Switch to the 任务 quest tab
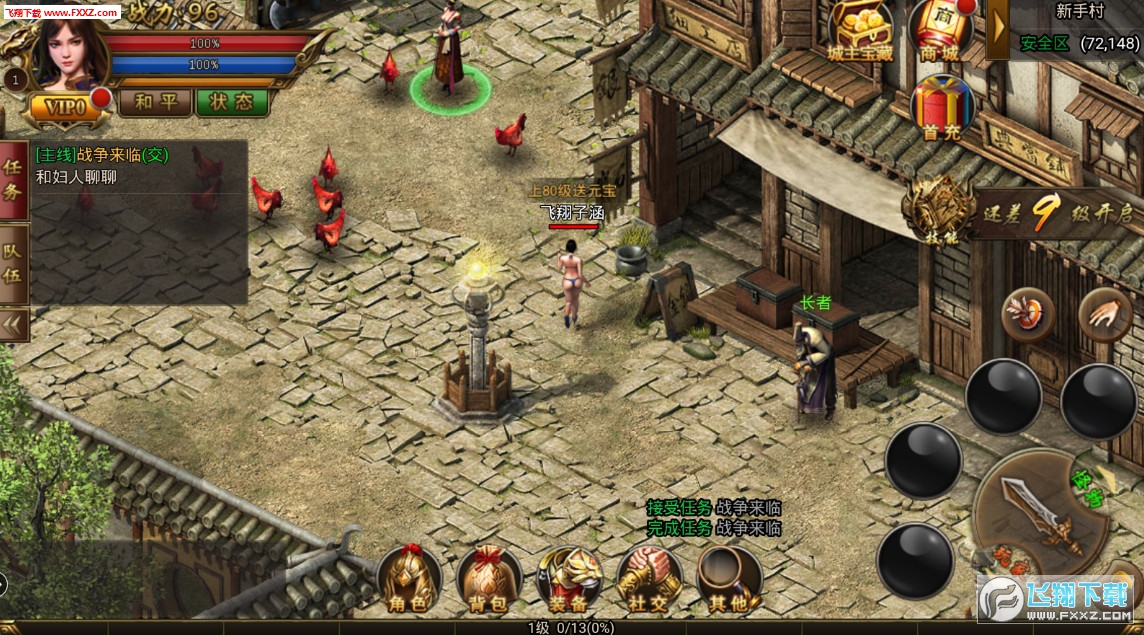 coord(14,180)
